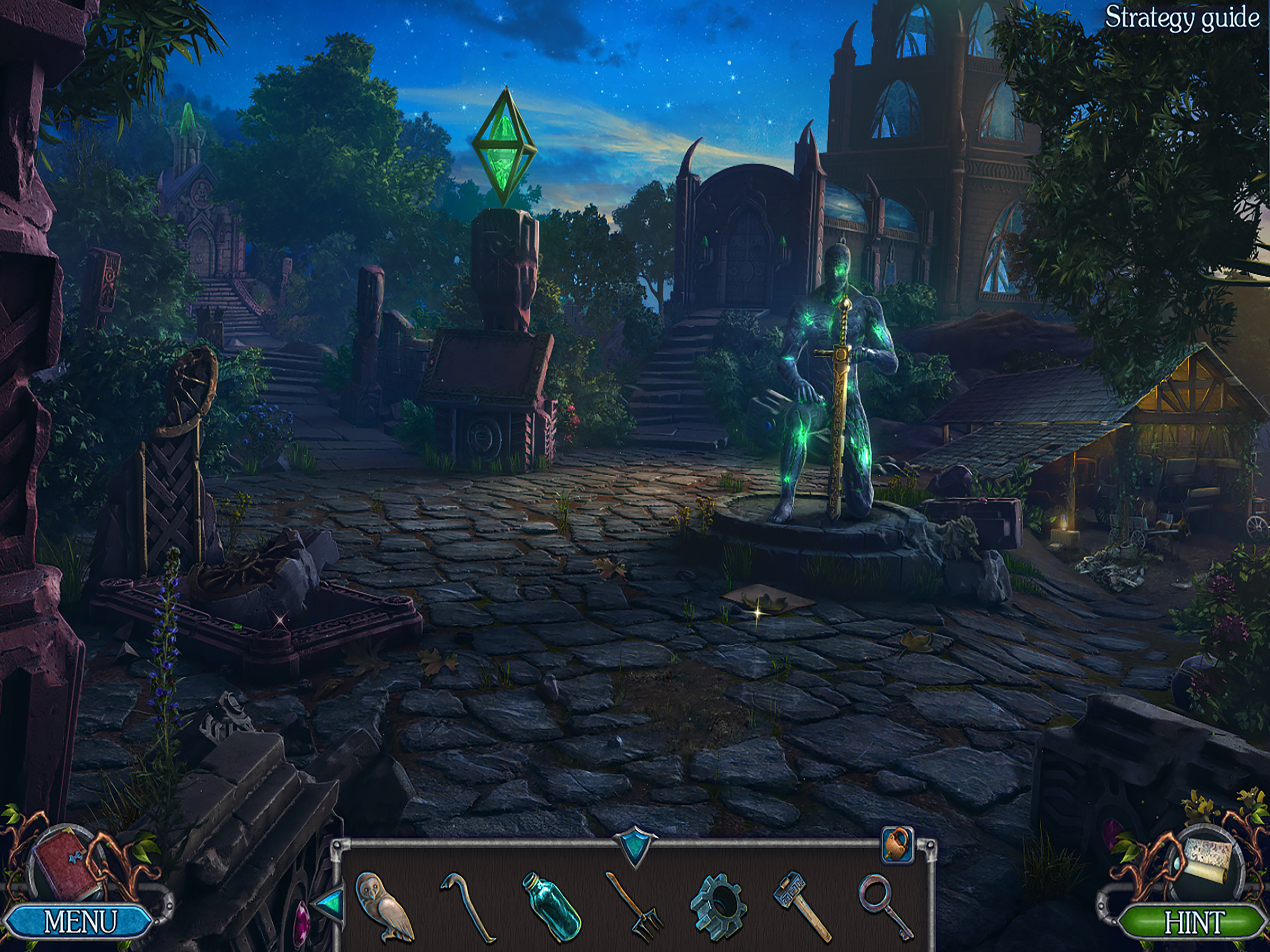Collapse inventory with the blue shield

[x=634, y=847]
